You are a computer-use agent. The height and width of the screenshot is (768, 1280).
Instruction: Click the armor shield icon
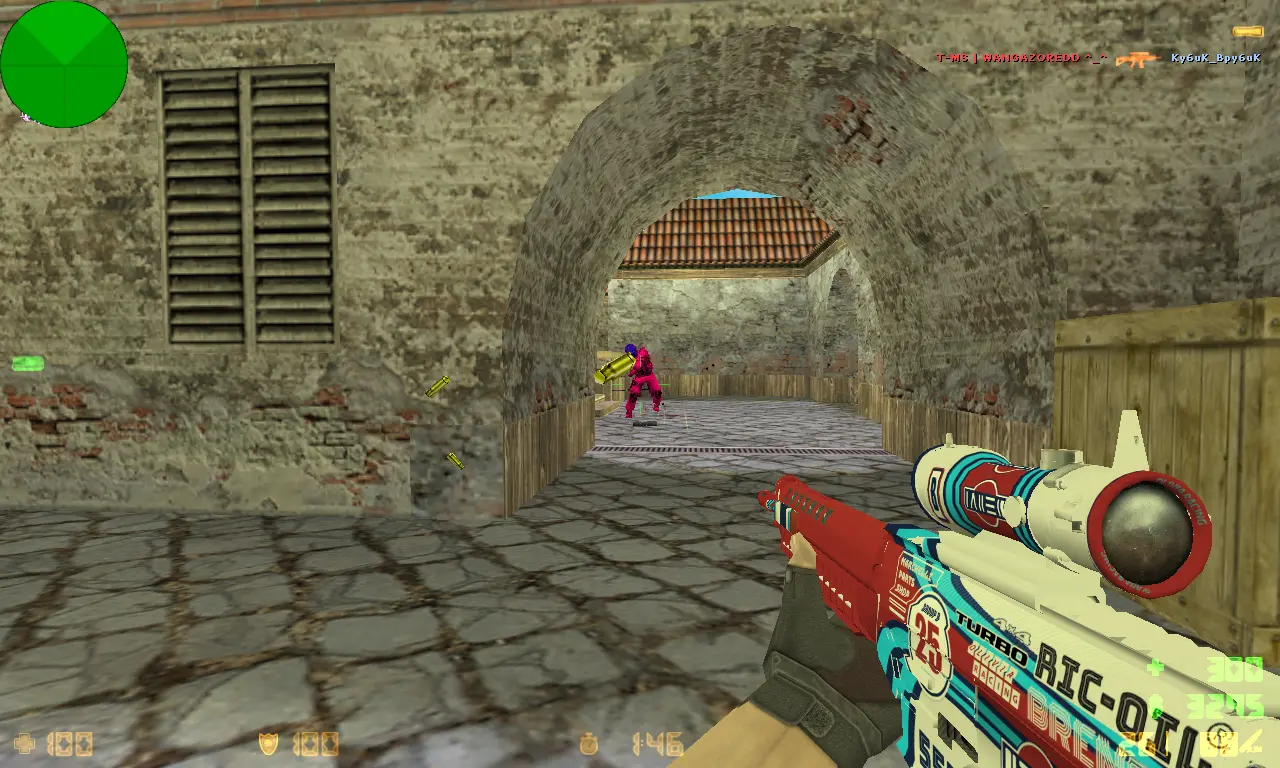point(269,744)
